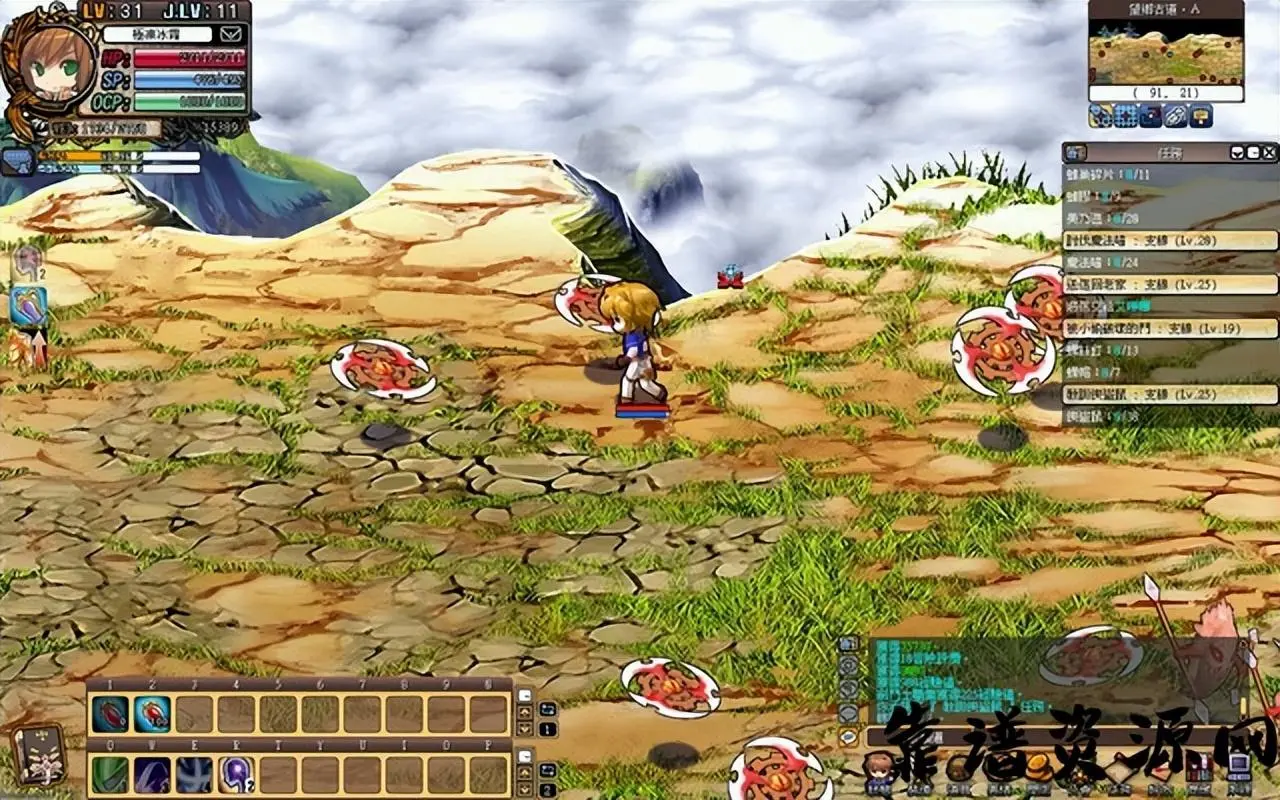Open the book icon beside the hotbar
The image size is (1280, 800).
point(38,754)
